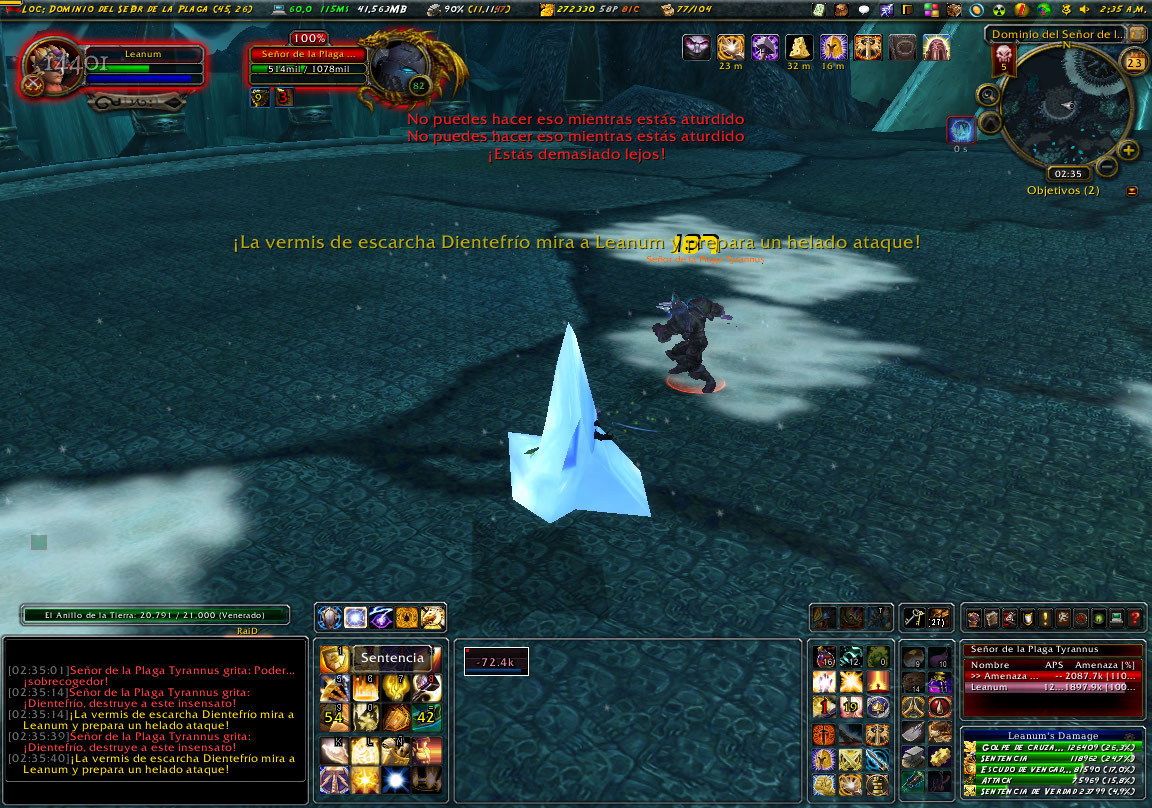
Task: Click the cheese buff icon
Action: tap(799, 47)
